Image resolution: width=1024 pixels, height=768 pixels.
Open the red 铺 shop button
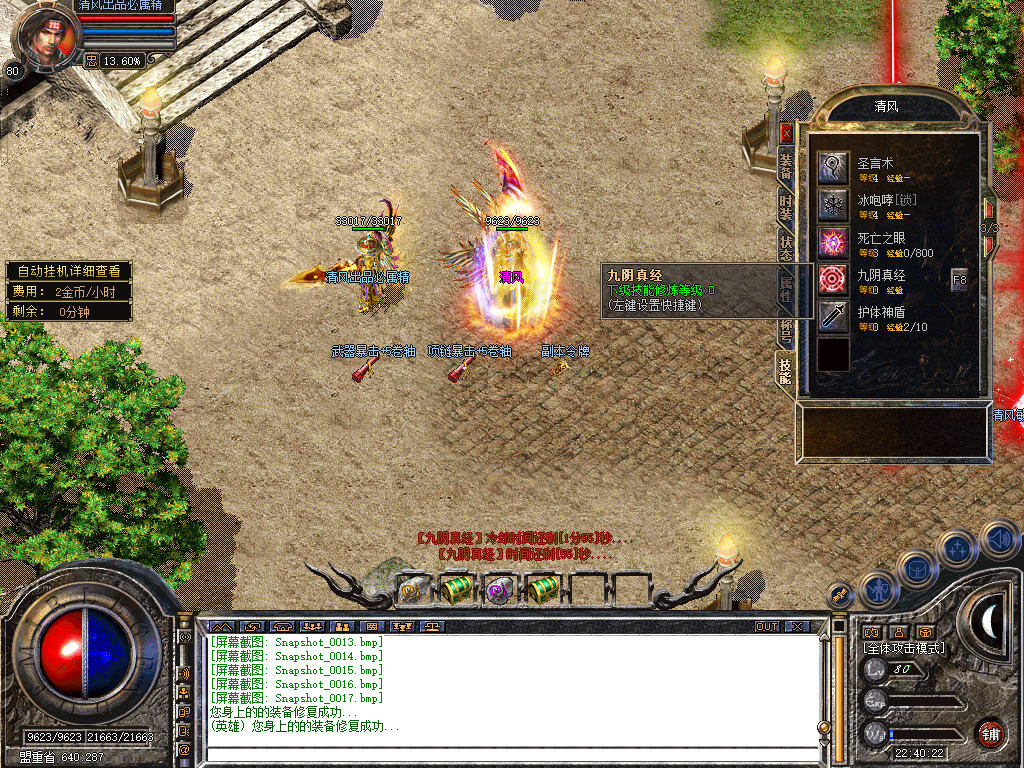tap(990, 732)
